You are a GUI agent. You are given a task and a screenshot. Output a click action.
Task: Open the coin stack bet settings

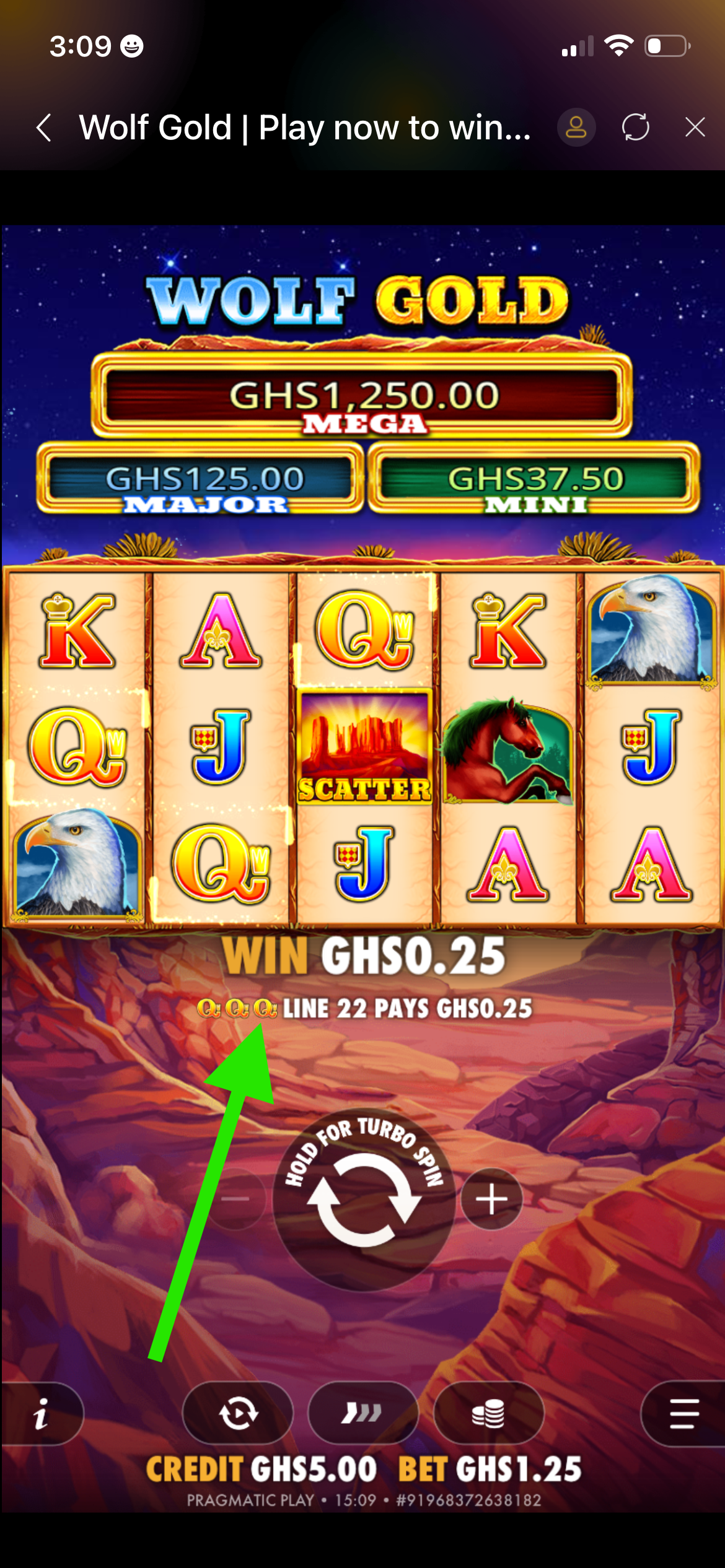(488, 1414)
